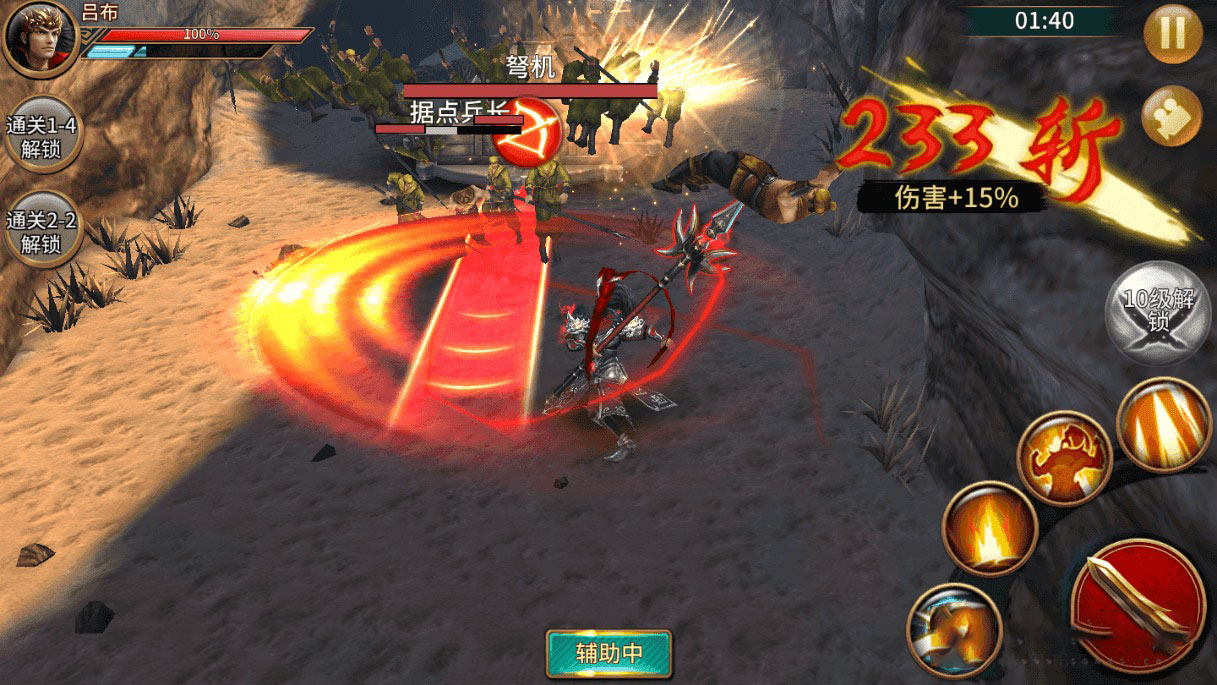Activate the flame pillar skill
The height and width of the screenshot is (685, 1217).
coord(989,527)
